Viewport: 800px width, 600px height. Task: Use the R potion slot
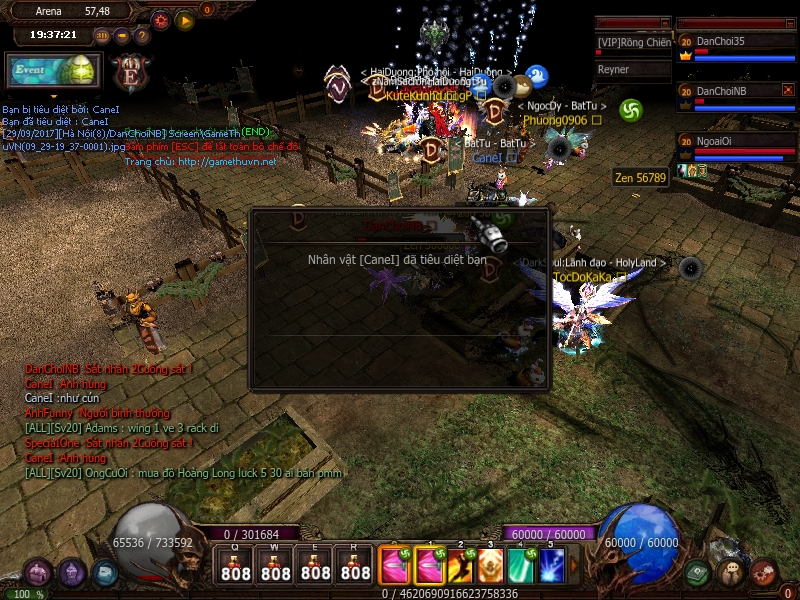(x=356, y=565)
